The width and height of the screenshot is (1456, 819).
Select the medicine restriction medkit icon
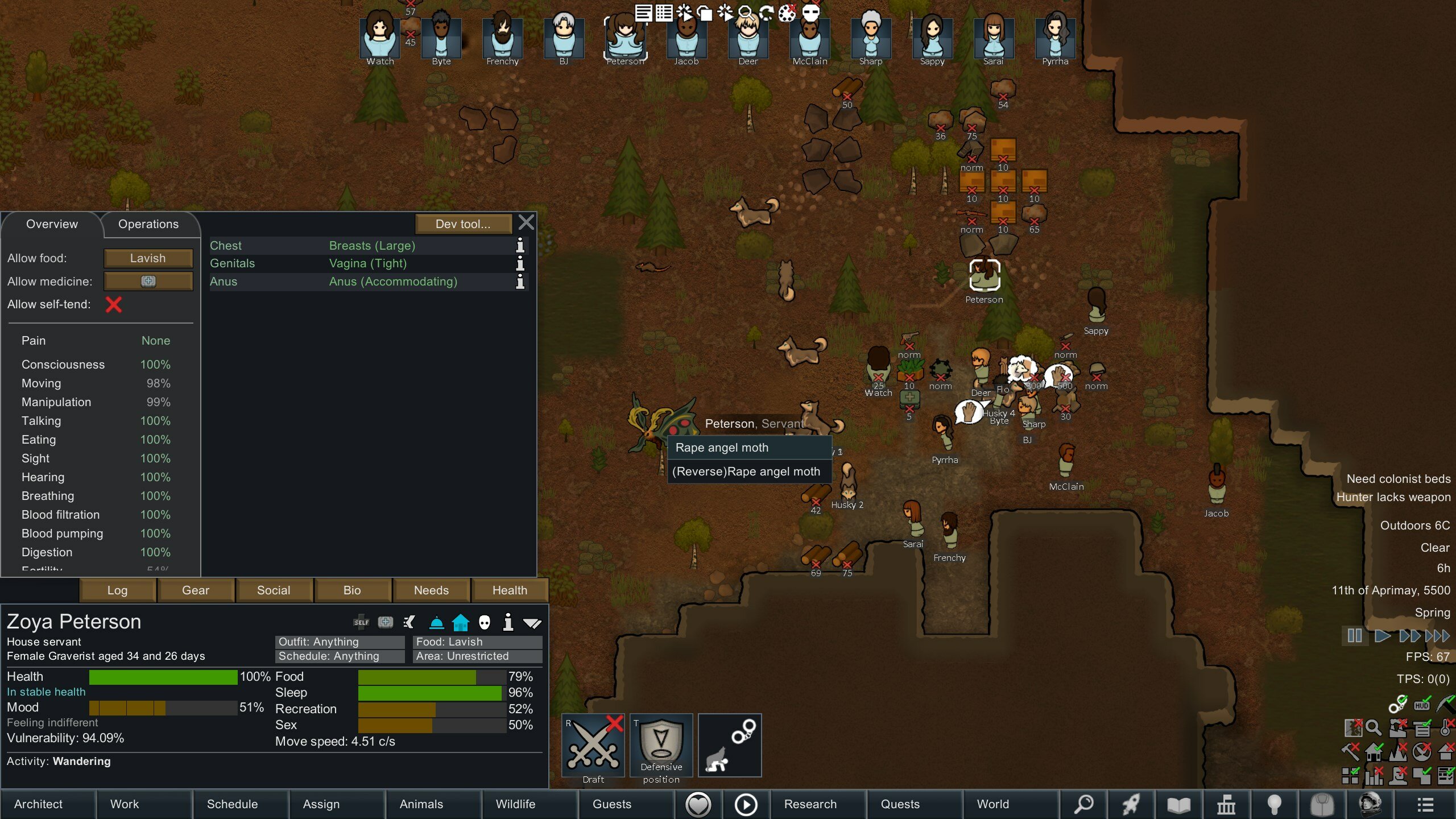pyautogui.click(x=148, y=281)
